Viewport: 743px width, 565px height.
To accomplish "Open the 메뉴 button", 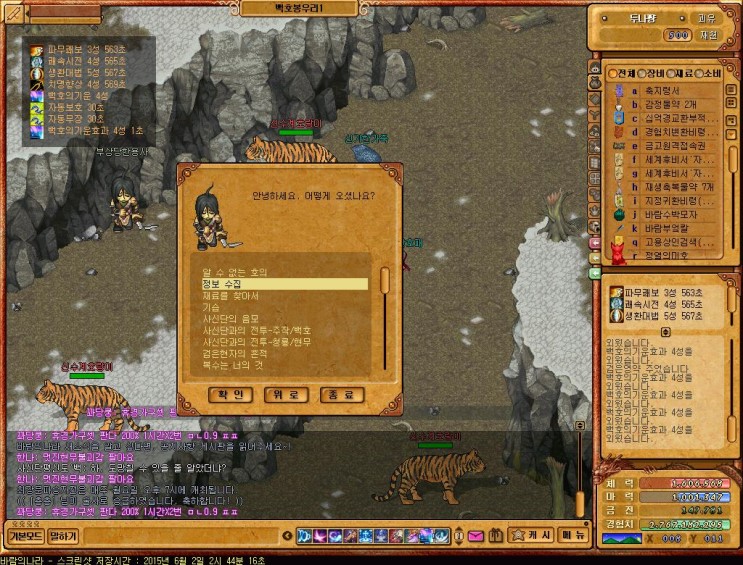I will [573, 536].
